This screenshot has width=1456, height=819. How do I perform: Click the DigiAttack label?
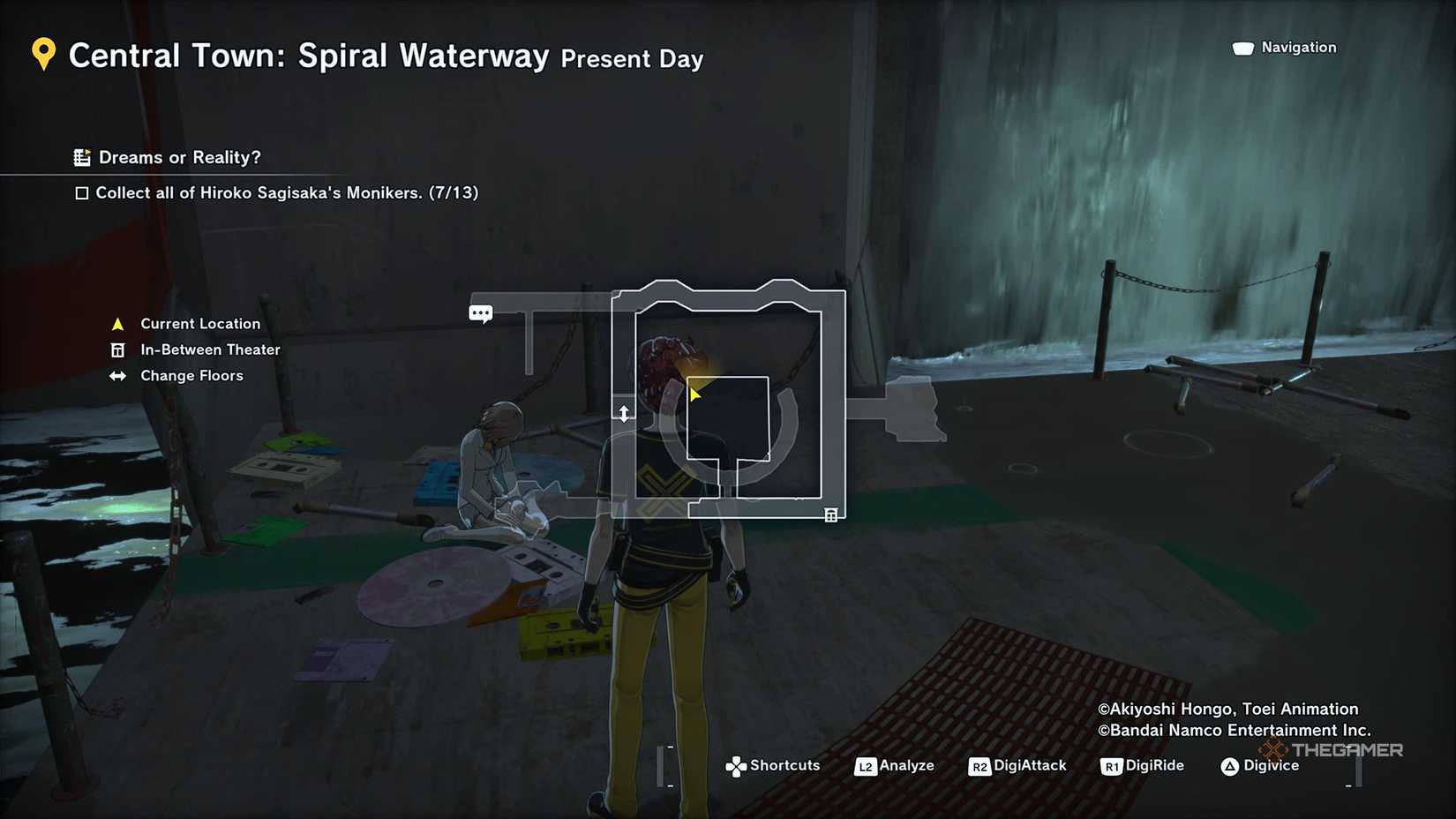(x=1029, y=765)
